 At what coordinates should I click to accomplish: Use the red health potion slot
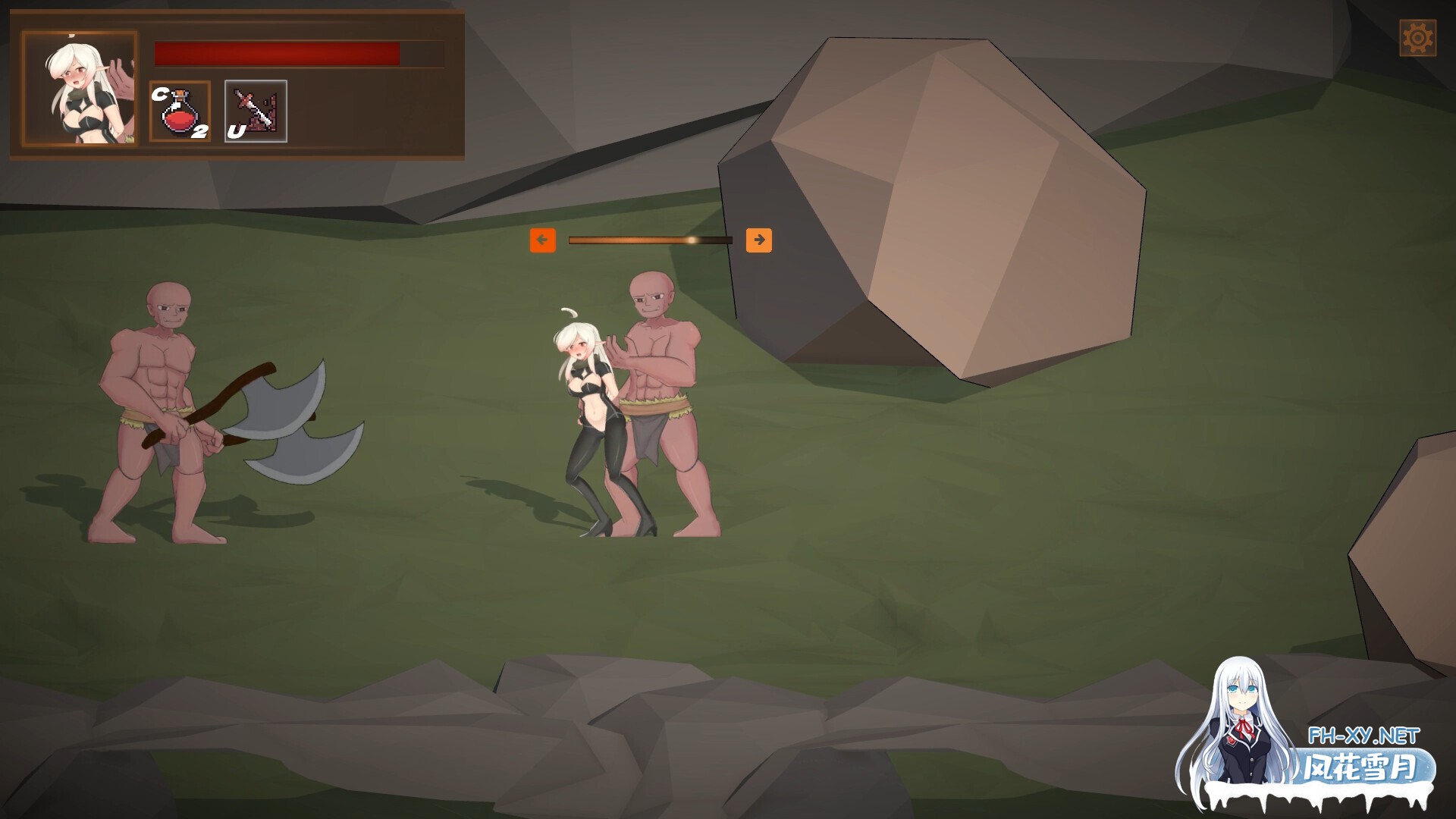[x=180, y=111]
